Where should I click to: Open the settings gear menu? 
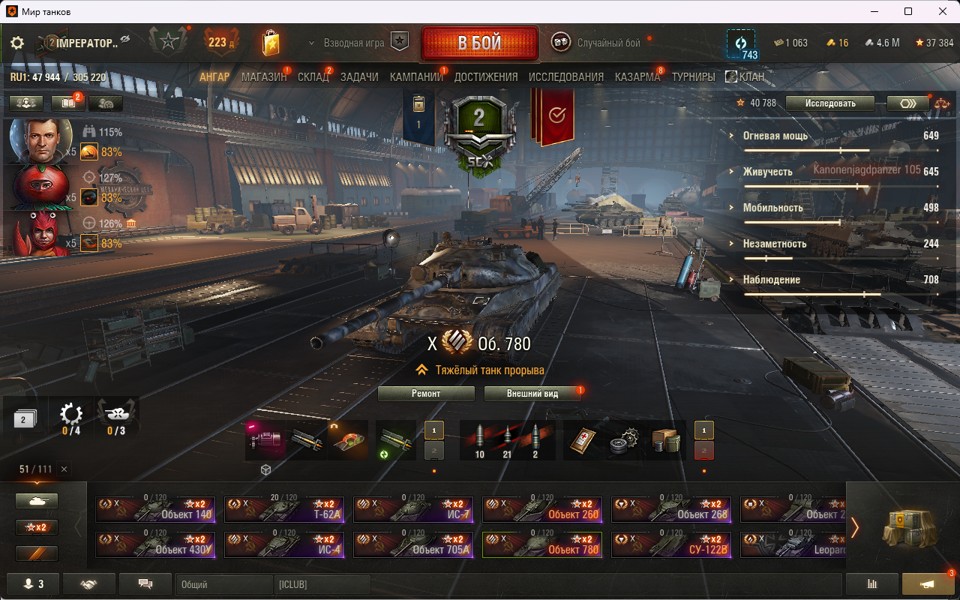coord(17,43)
